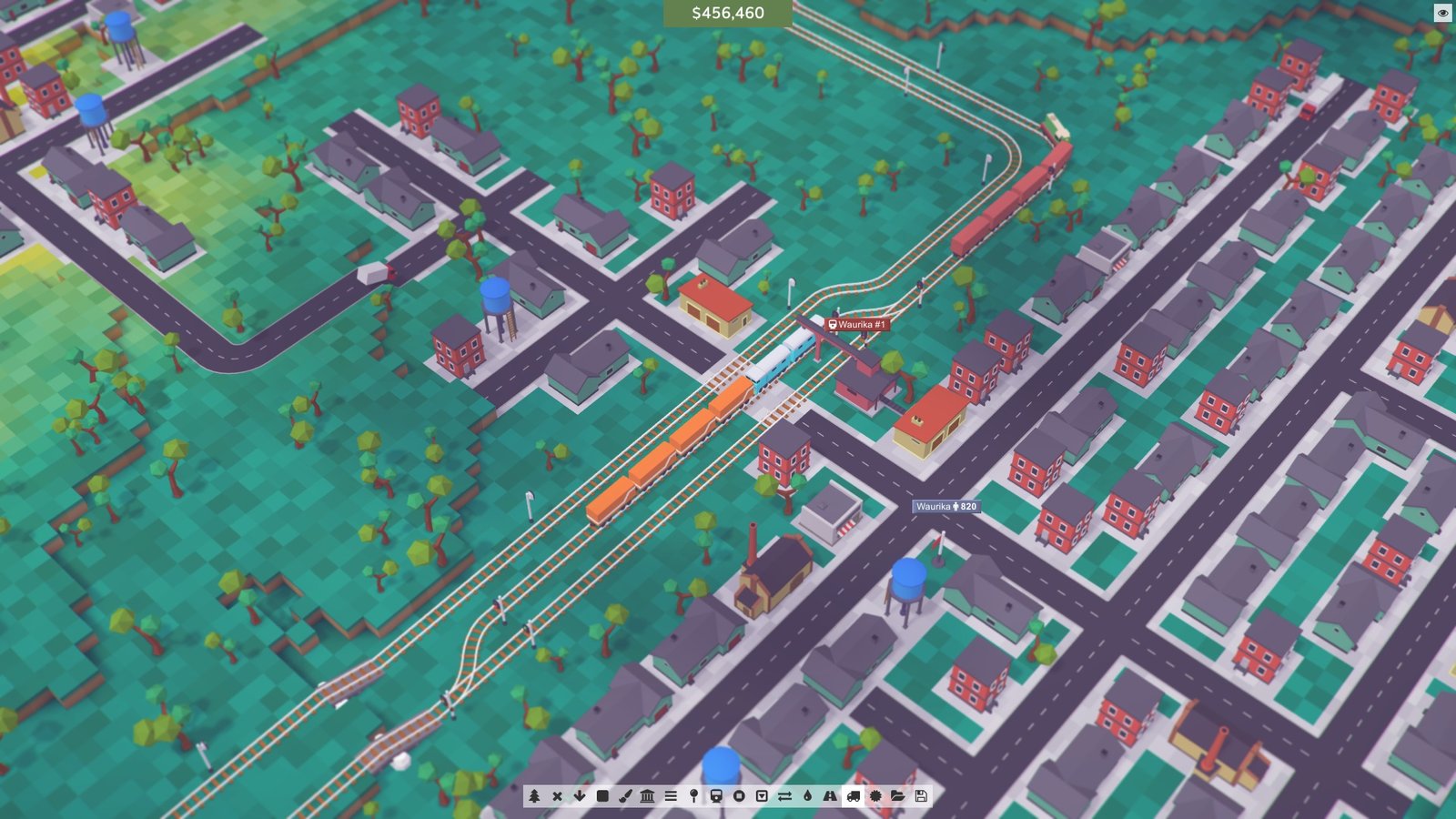The image size is (1456, 819).
Task: Activate the bulldoze tool
Action: click(558, 794)
